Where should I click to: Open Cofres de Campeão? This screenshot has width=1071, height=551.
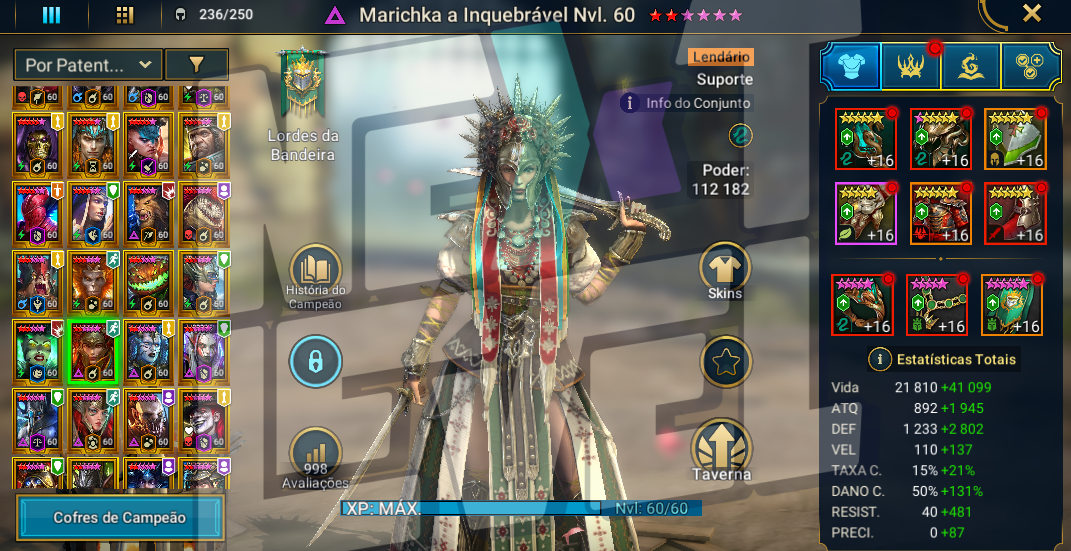click(119, 517)
